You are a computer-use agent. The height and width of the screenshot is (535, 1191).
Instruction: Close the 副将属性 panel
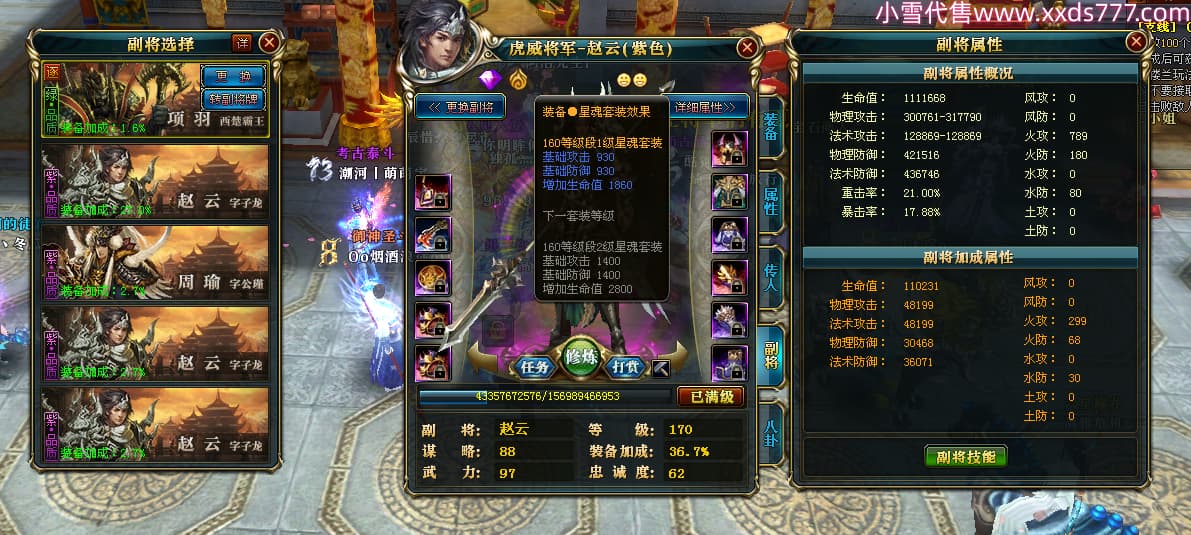coord(1135,42)
